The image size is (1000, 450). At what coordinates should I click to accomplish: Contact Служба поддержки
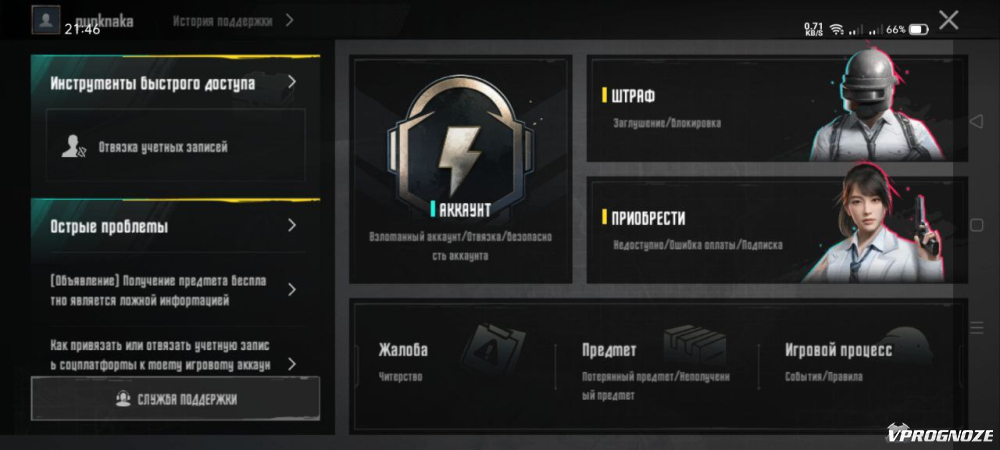[x=176, y=399]
